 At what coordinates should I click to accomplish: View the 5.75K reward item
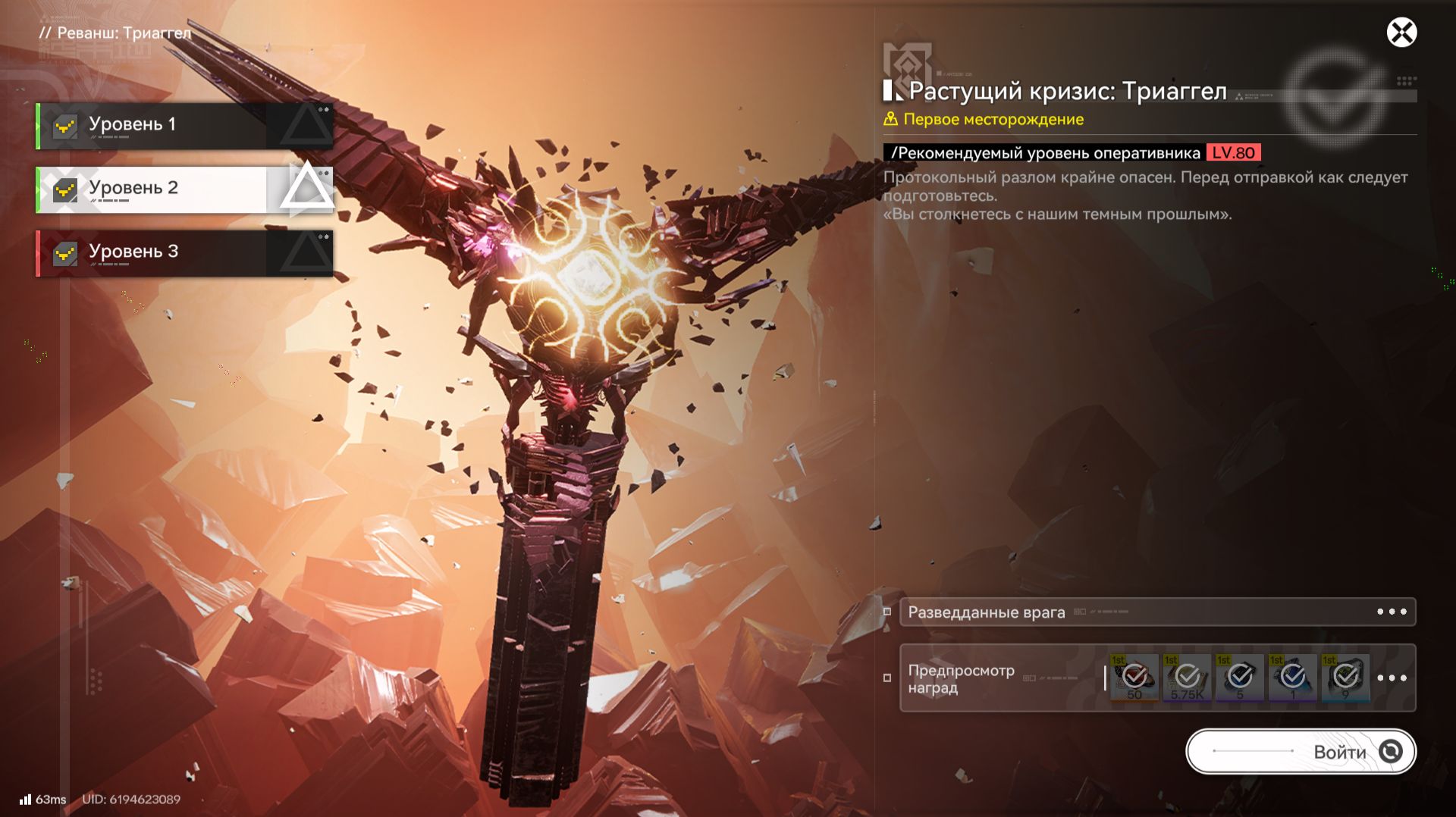coord(1187,678)
